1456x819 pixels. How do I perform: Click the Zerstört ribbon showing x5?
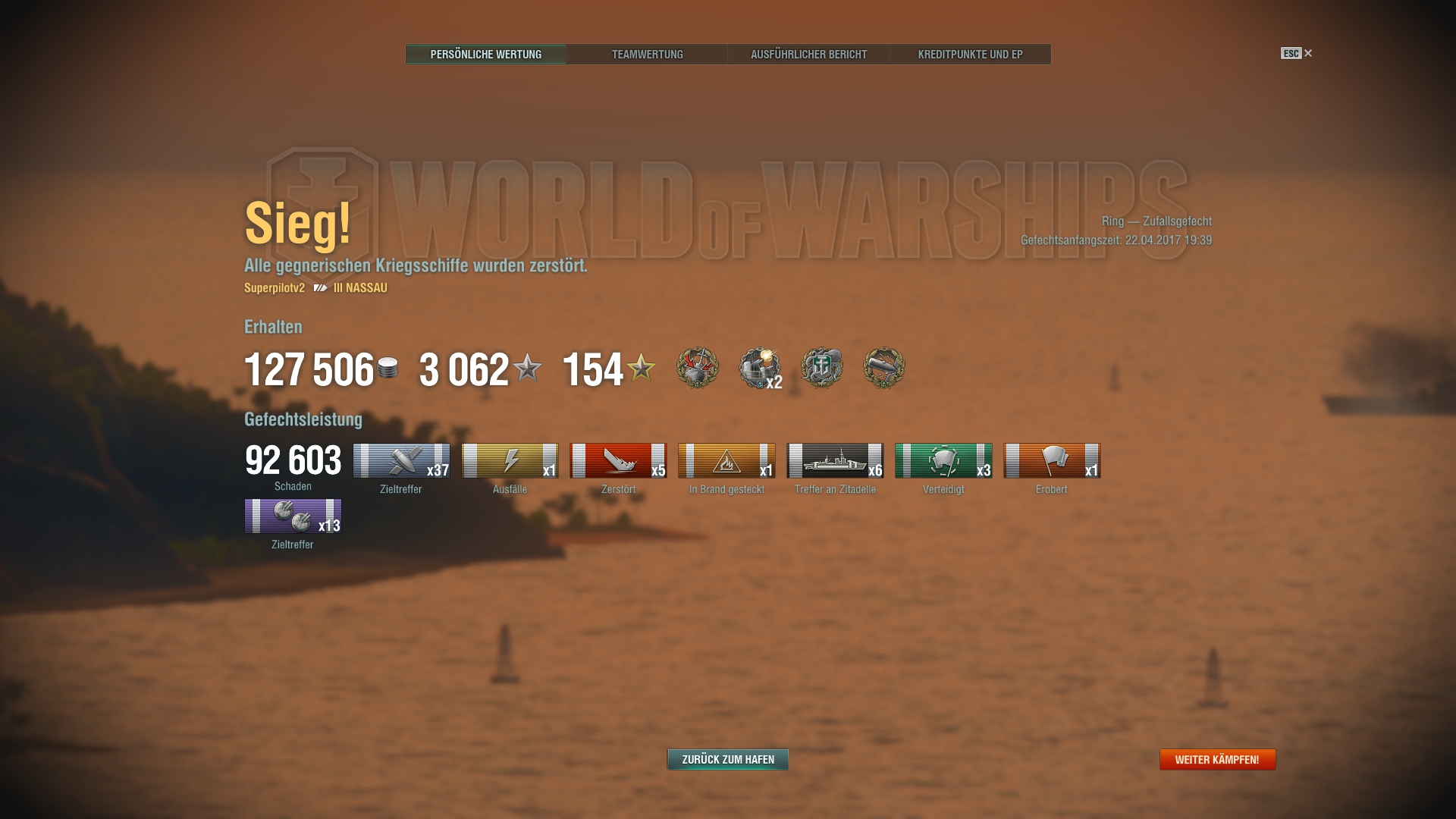618,460
